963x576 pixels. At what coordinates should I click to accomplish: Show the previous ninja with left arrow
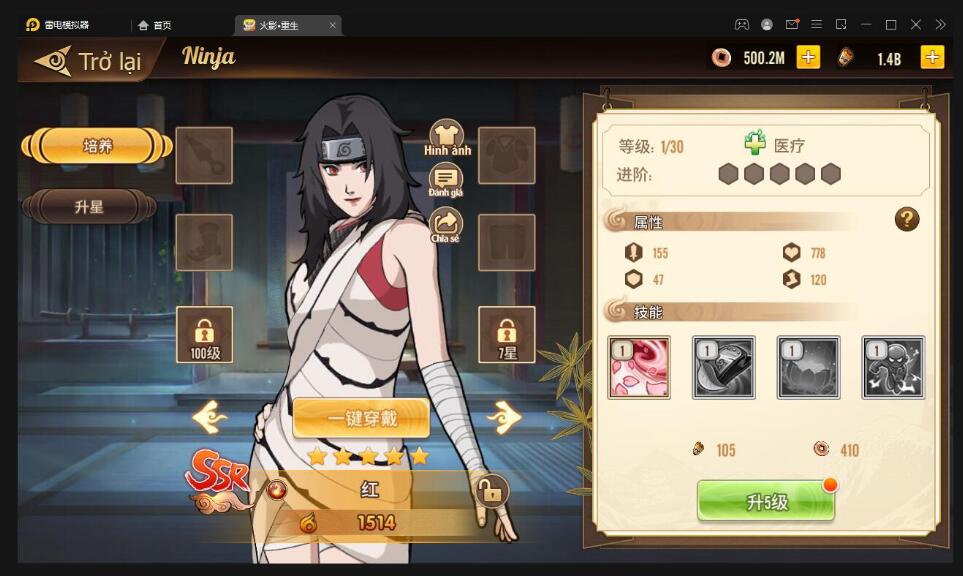(x=210, y=417)
